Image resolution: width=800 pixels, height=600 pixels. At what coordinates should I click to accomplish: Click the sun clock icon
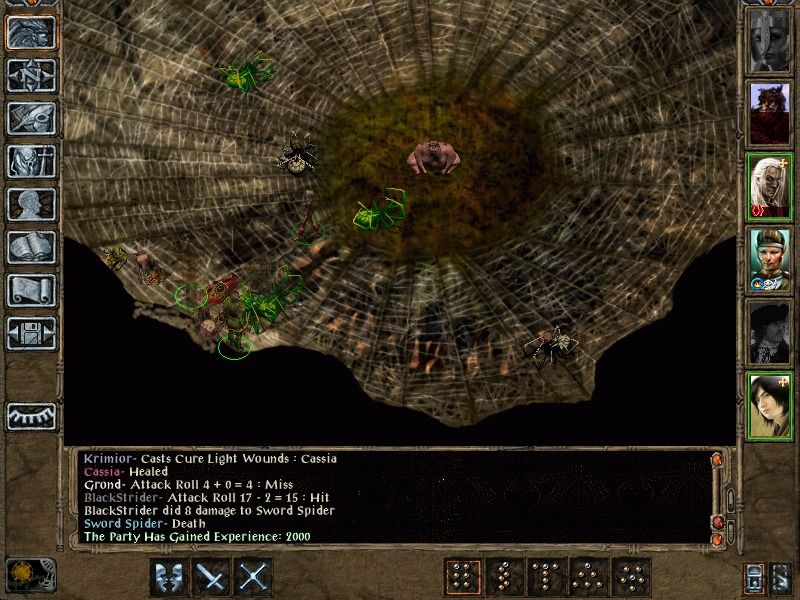[29, 575]
